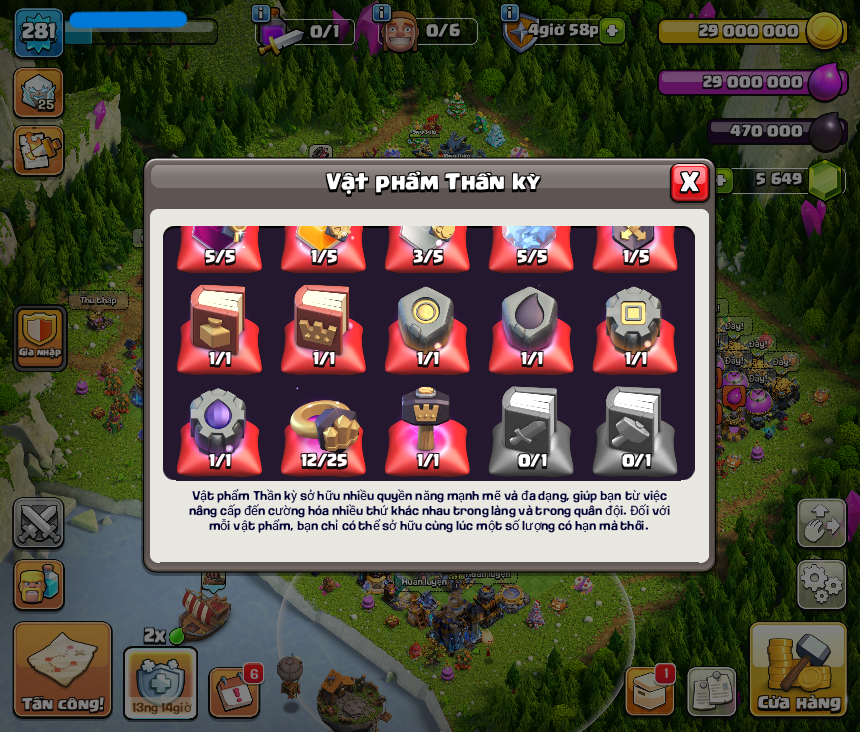Open the barbarian army overview button
The width and height of the screenshot is (860, 732).
38,583
